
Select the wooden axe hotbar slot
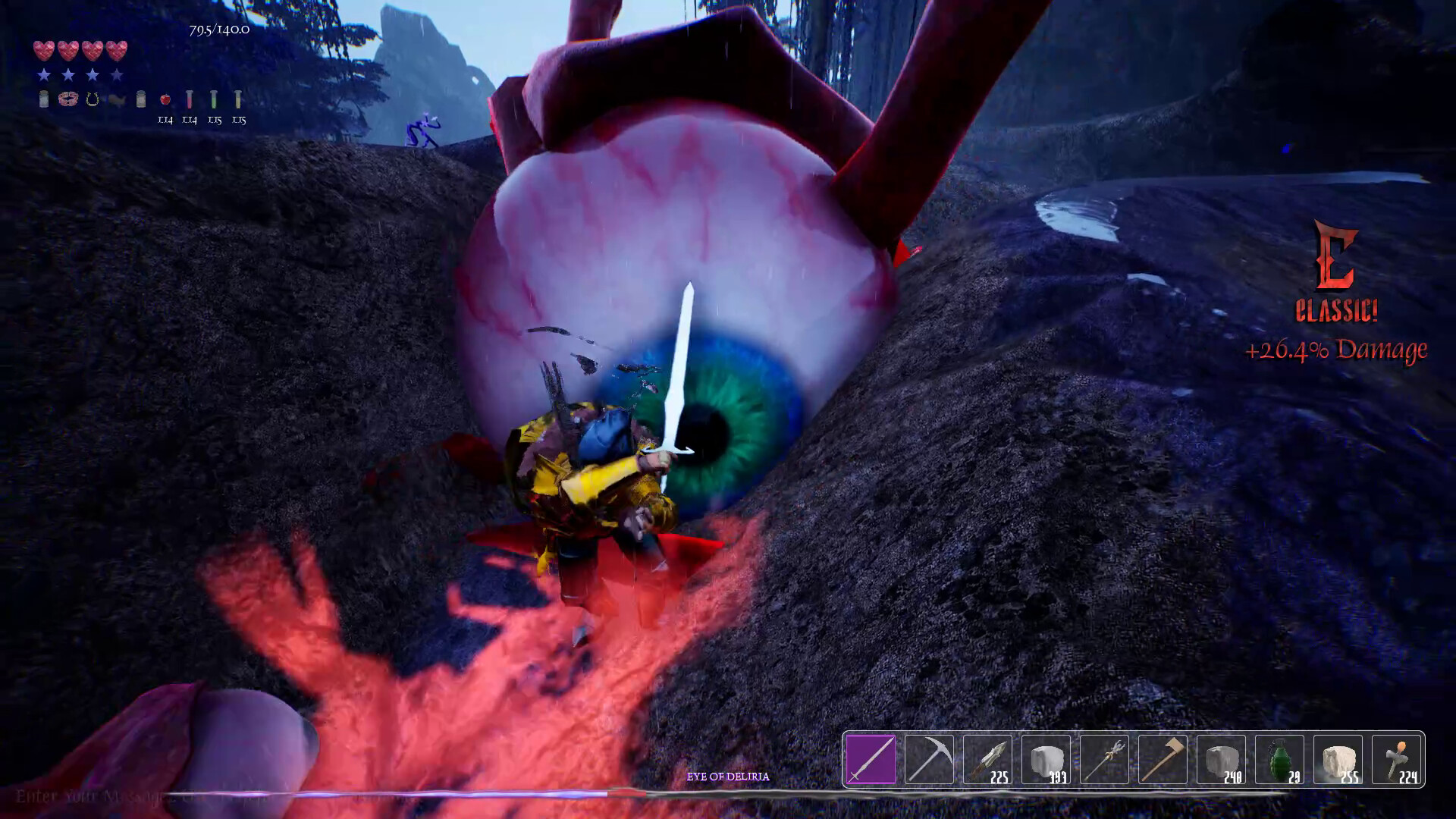coord(1163,759)
